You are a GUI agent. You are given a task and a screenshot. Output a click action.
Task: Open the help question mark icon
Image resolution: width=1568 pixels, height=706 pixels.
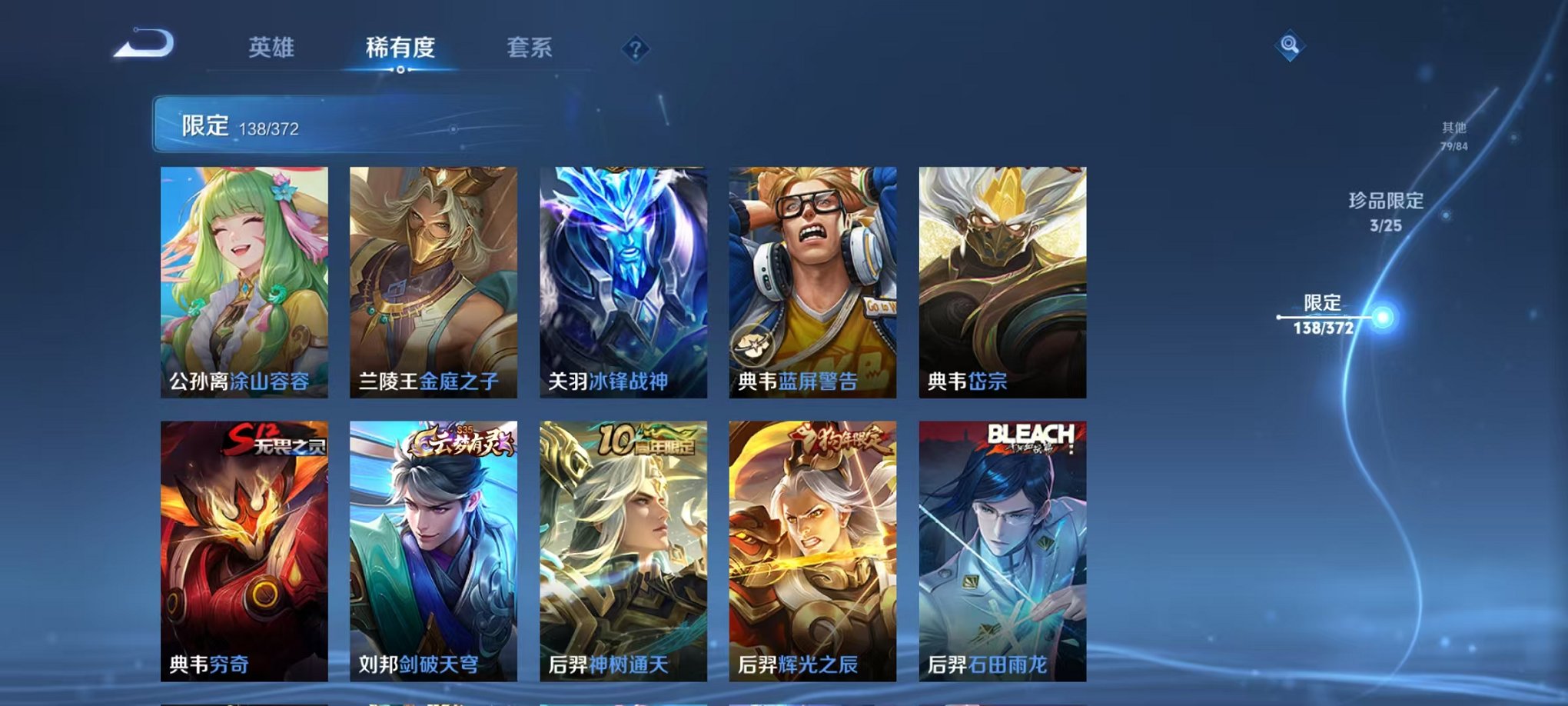(634, 50)
